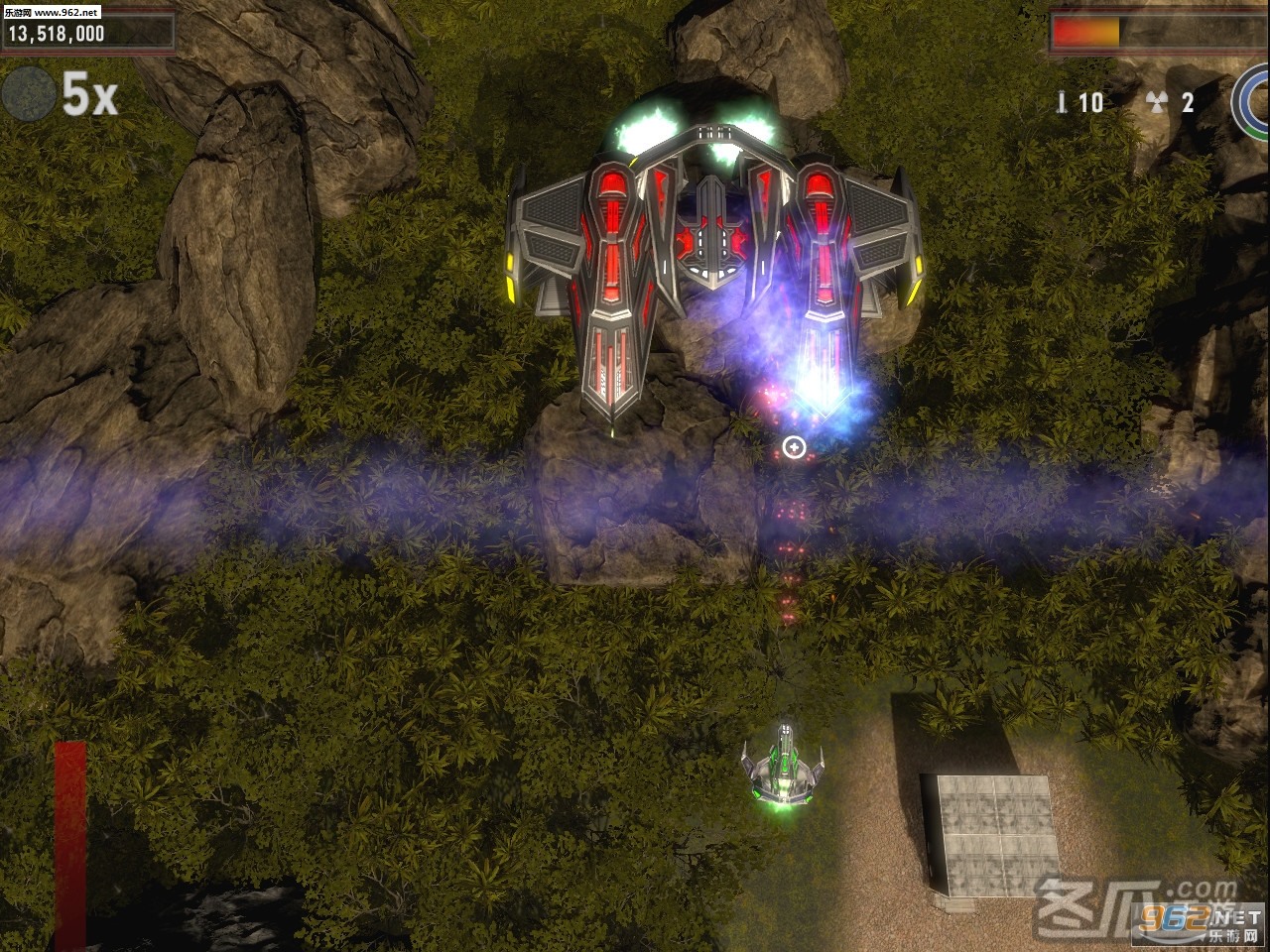
Task: Click the radiation nuke bomb icon
Action: [1155, 101]
